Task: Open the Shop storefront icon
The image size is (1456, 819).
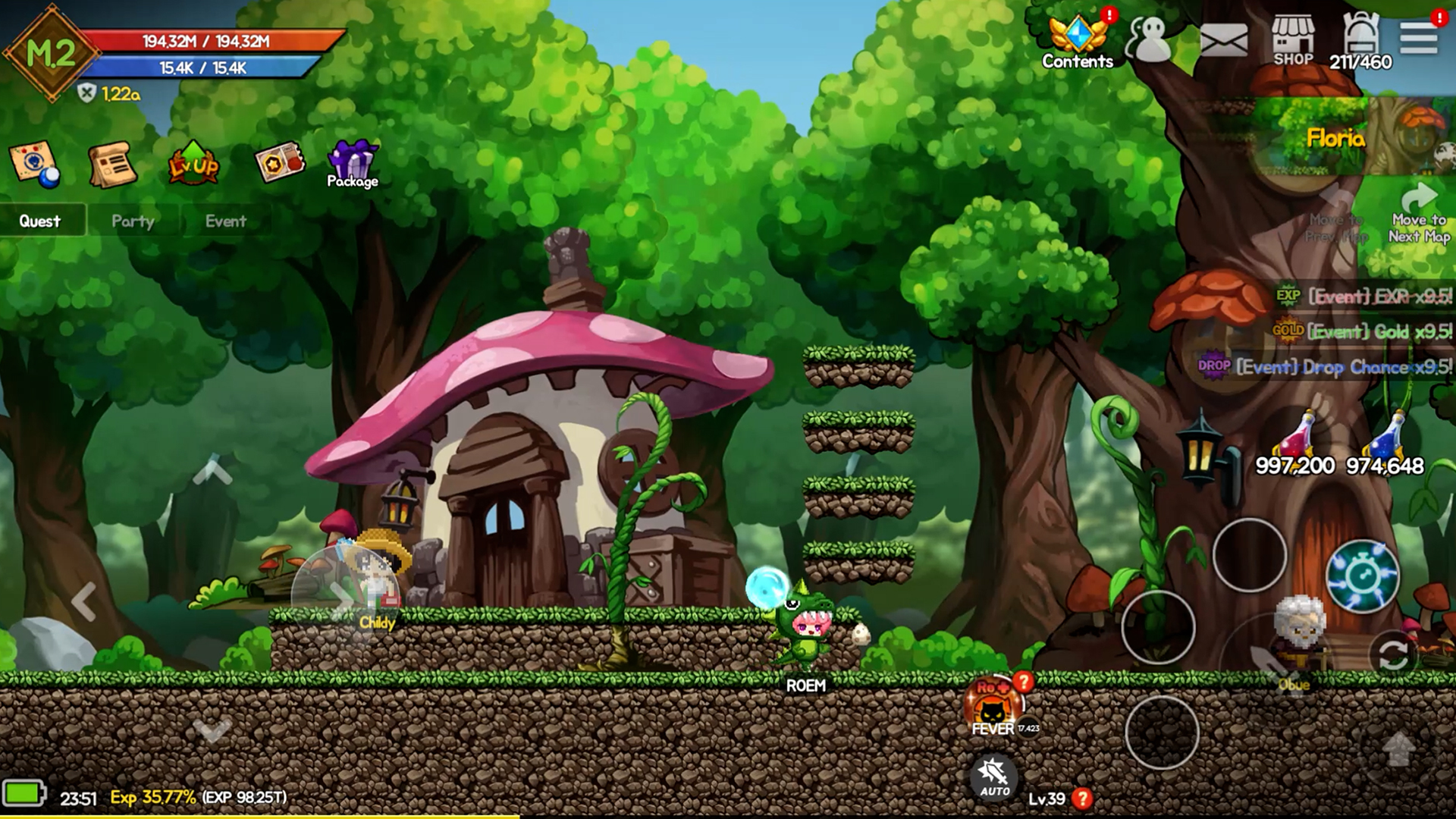Action: click(1294, 36)
